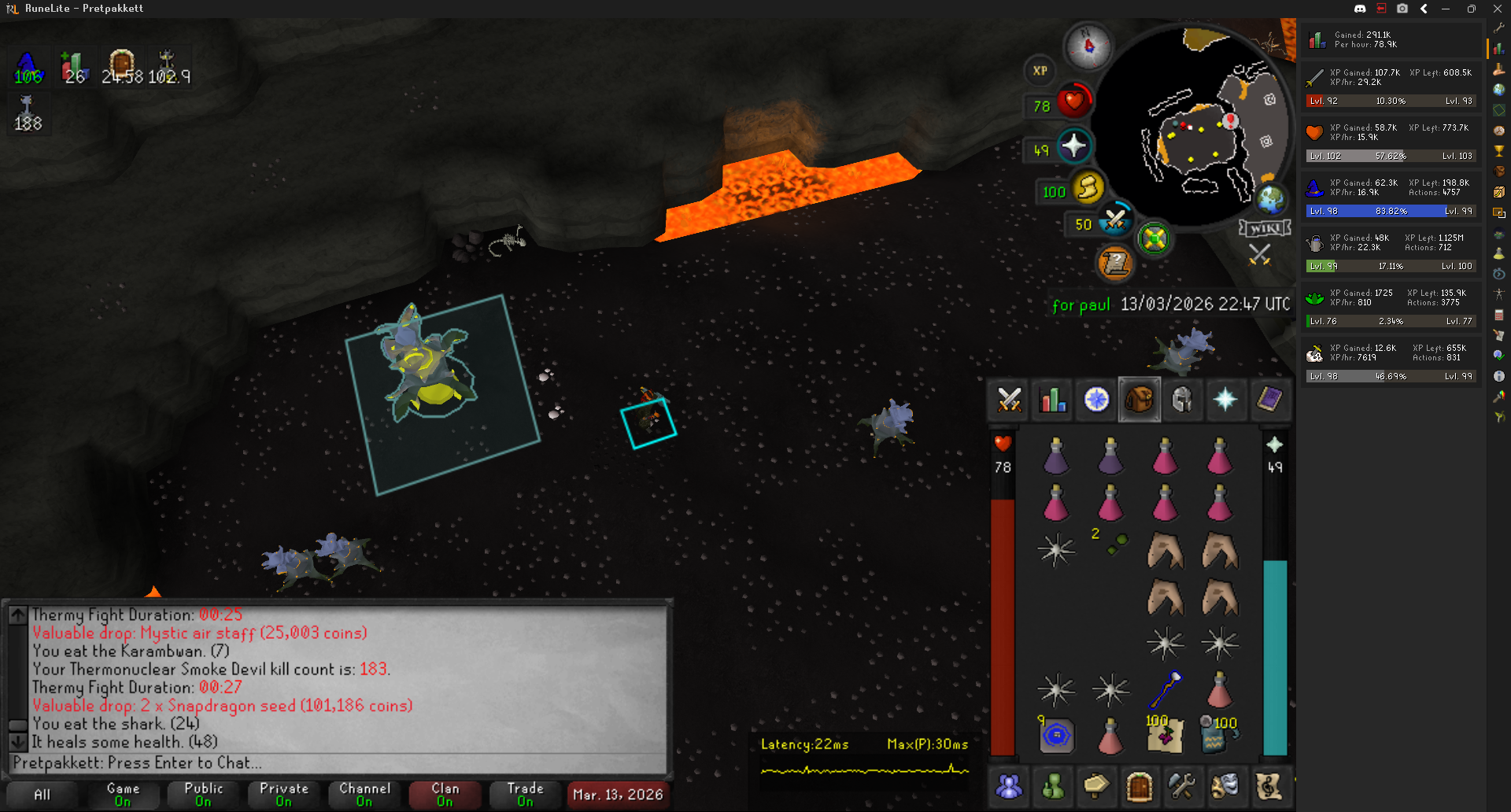The width and height of the screenshot is (1511, 812).
Task: Switch to the Spellbook tab
Action: click(x=1269, y=400)
